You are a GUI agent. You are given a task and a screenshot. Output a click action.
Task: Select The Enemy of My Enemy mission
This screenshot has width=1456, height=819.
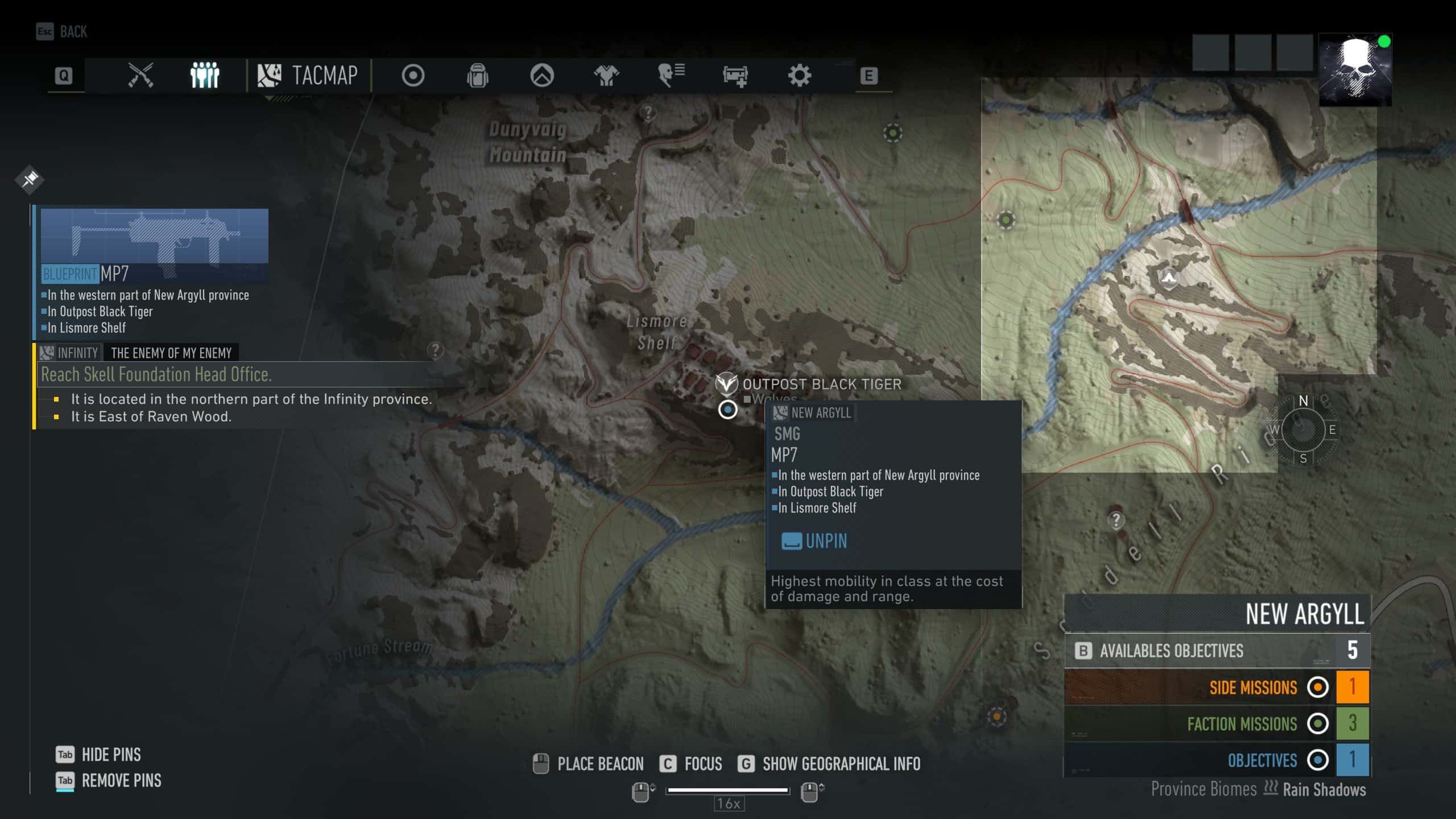(x=171, y=353)
